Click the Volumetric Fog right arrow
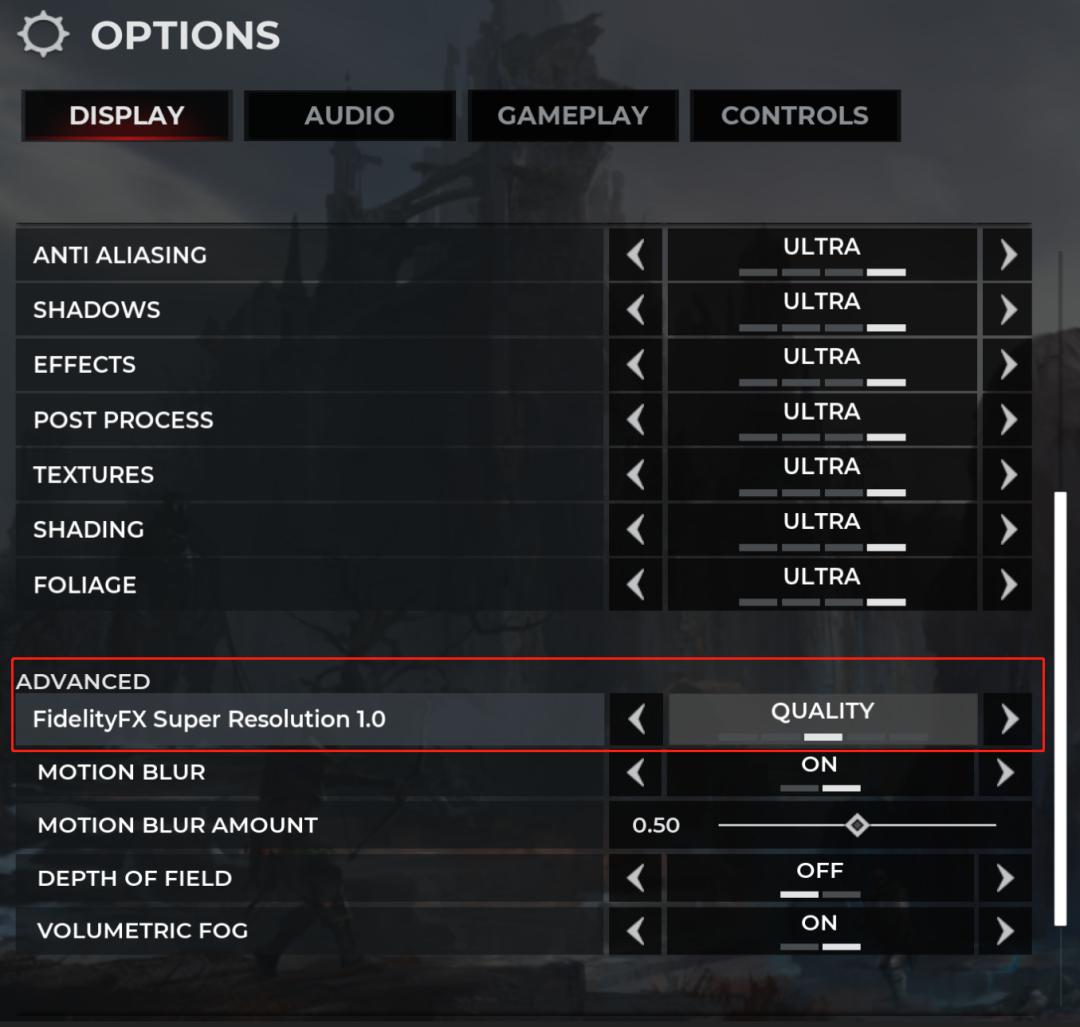The image size is (1080, 1027). (1005, 931)
